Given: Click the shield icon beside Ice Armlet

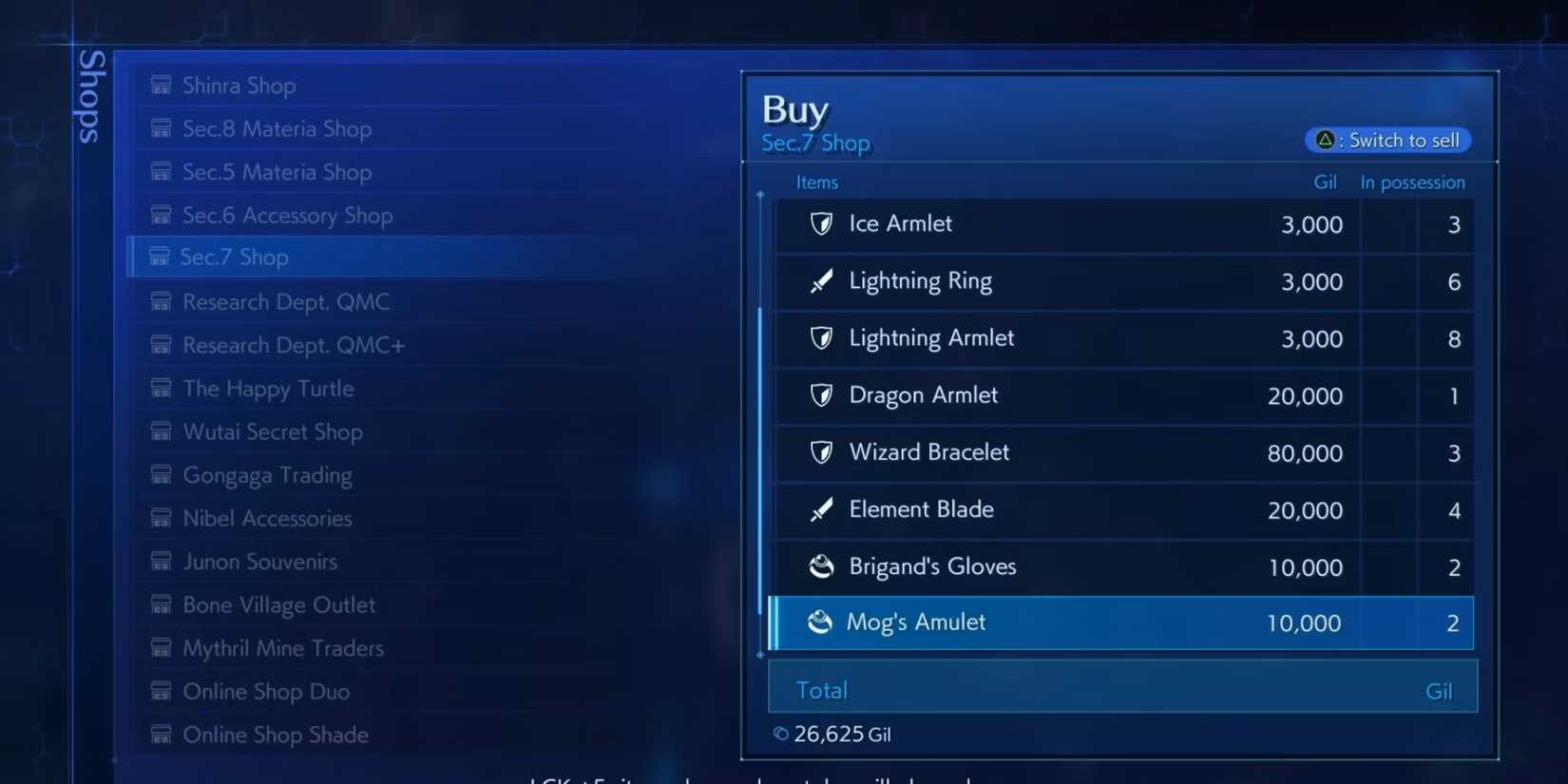Looking at the screenshot, I should 823,224.
